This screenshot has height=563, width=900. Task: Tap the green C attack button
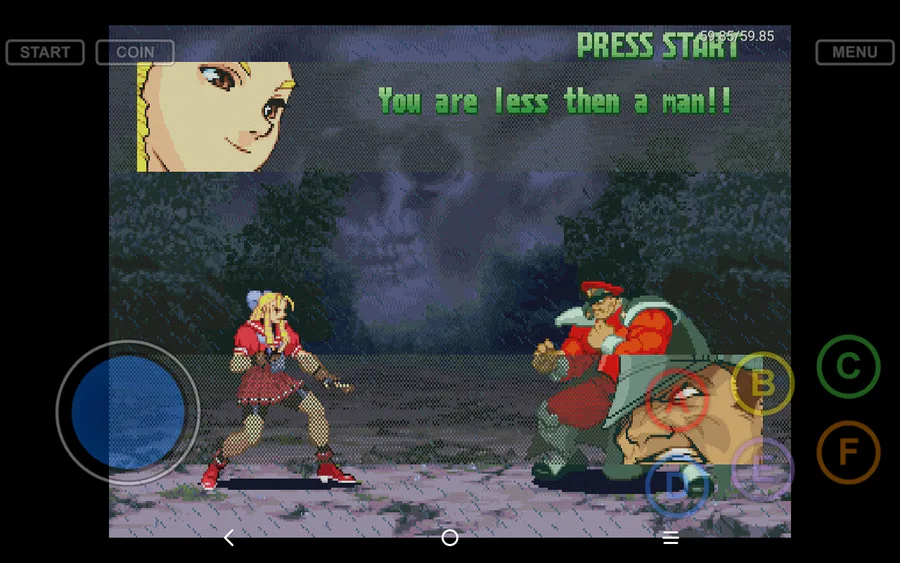coord(848,367)
